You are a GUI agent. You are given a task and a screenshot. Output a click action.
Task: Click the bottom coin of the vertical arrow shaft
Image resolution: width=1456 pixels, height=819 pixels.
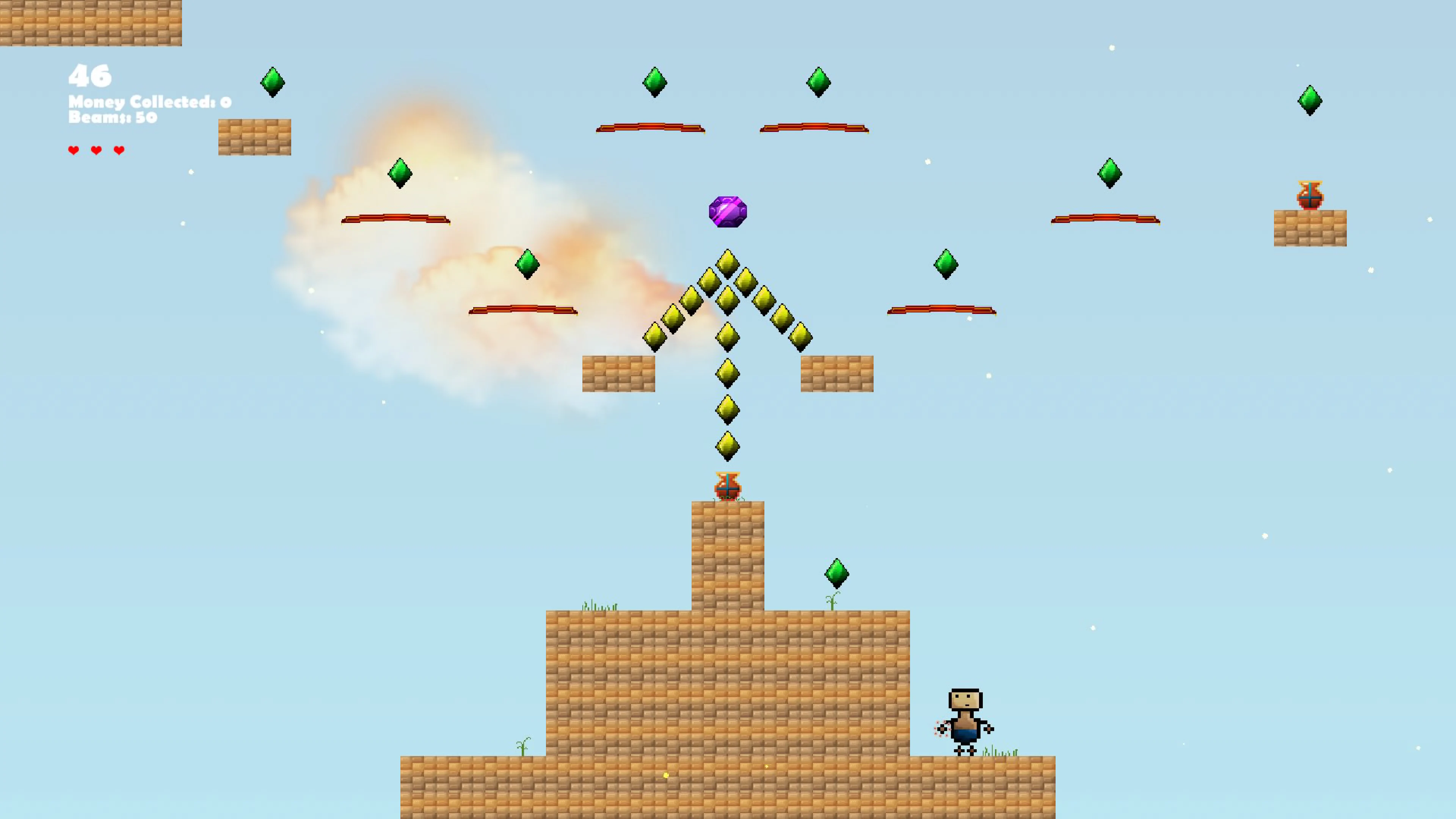[728, 445]
